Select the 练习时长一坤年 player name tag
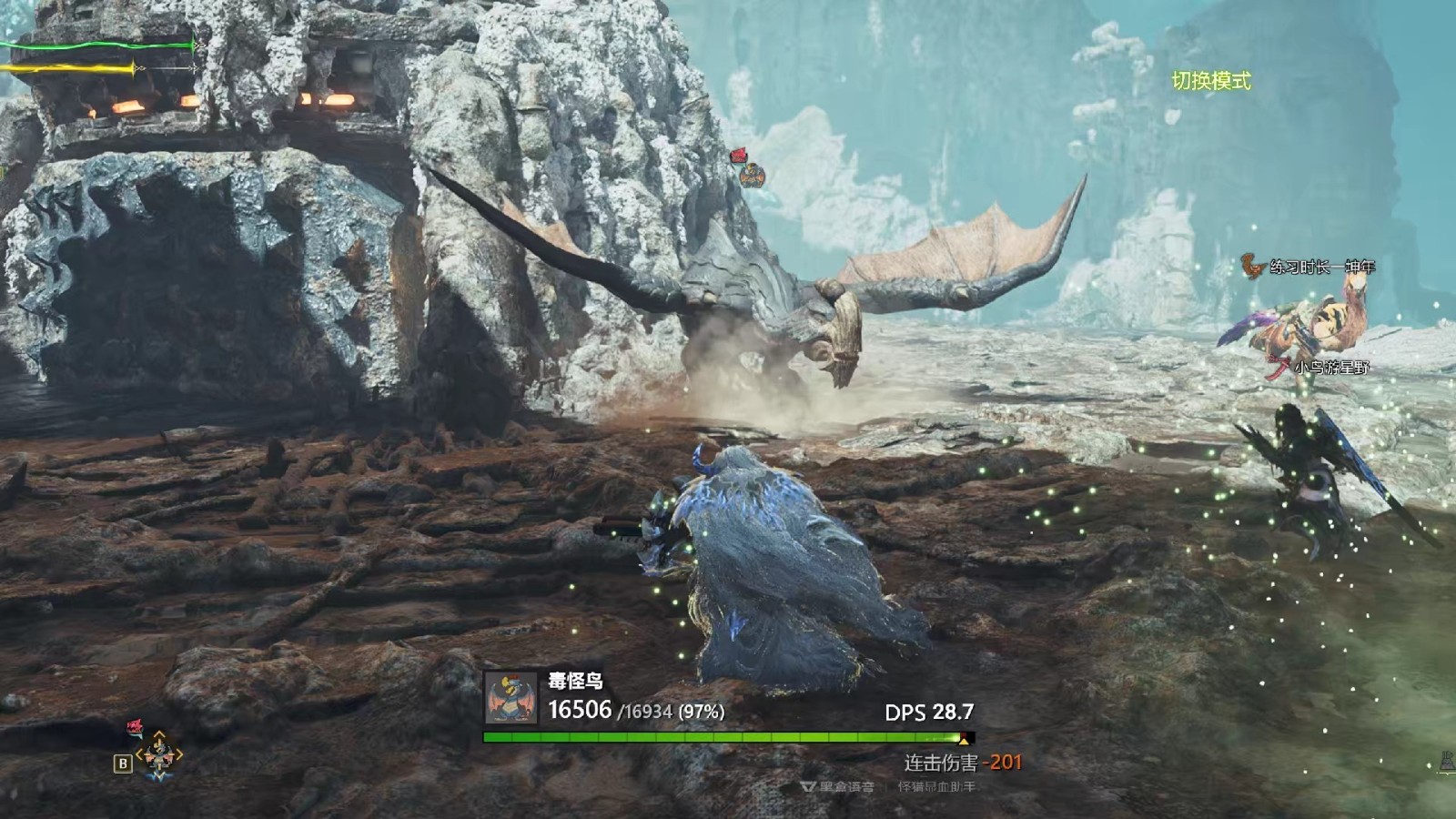Image resolution: width=1456 pixels, height=819 pixels. pos(1321,267)
